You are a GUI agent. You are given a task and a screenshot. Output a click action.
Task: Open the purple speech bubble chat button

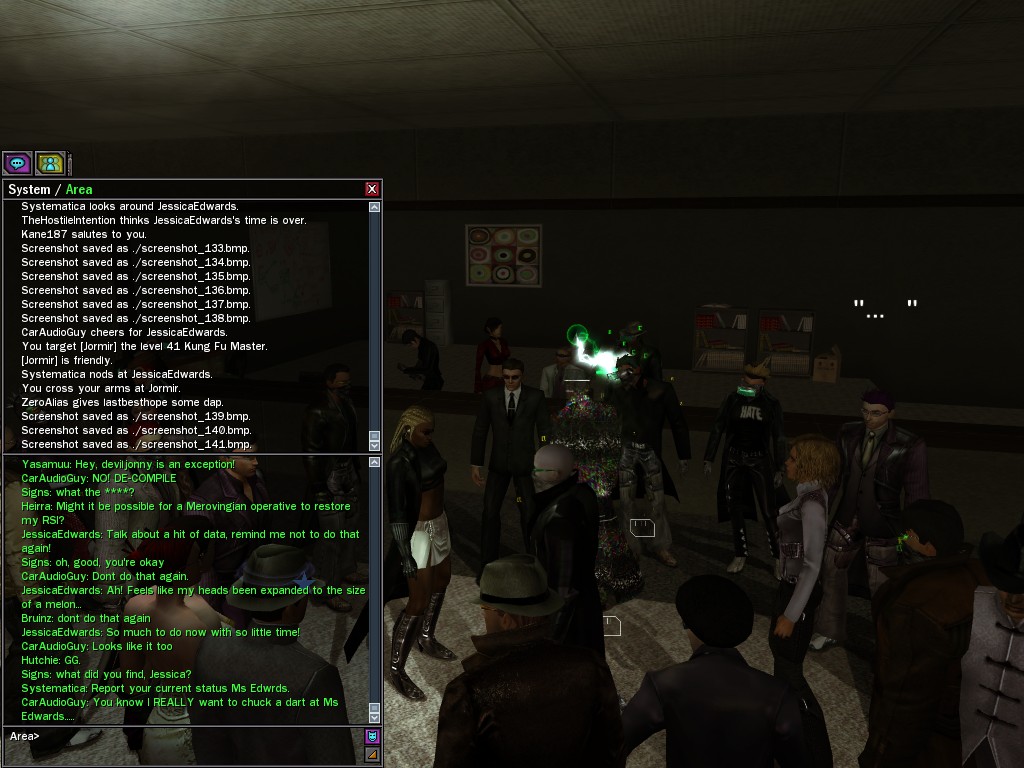17,163
